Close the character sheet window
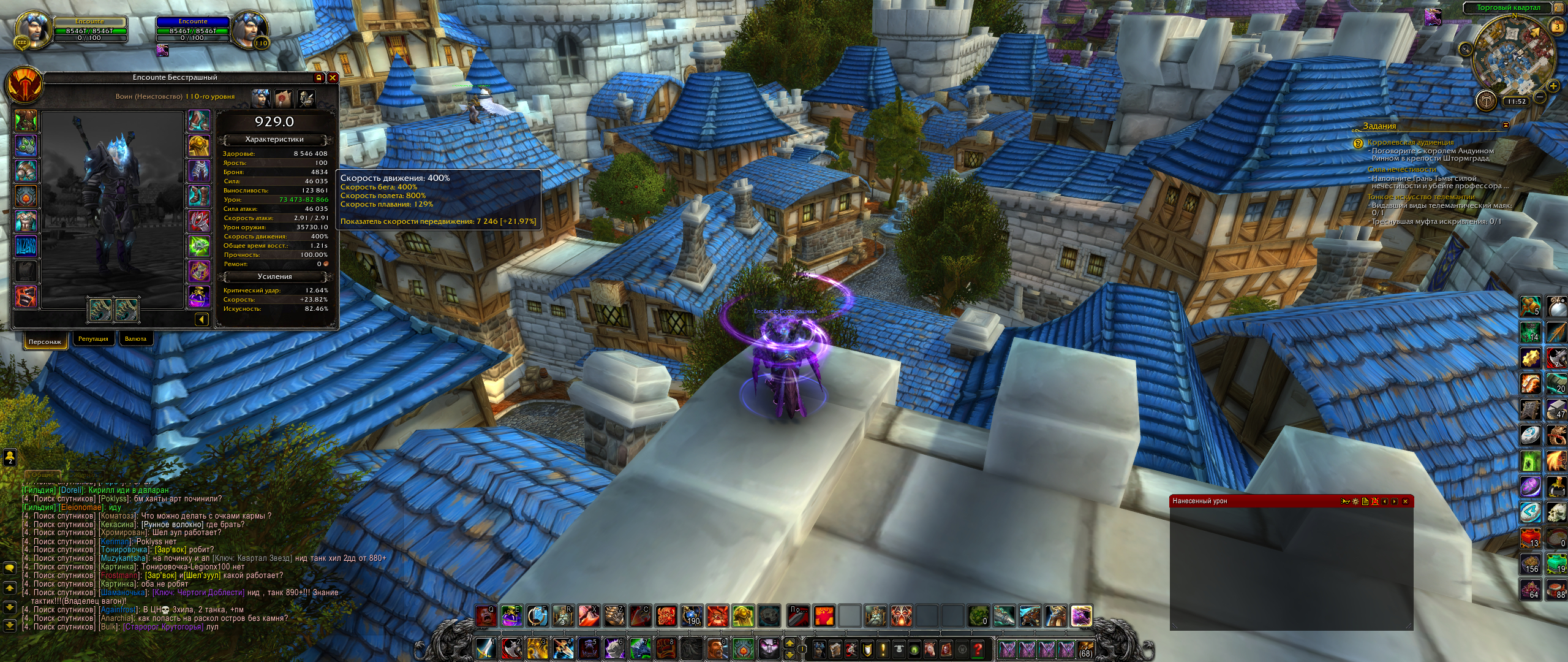This screenshot has width=1568, height=662. pos(333,78)
